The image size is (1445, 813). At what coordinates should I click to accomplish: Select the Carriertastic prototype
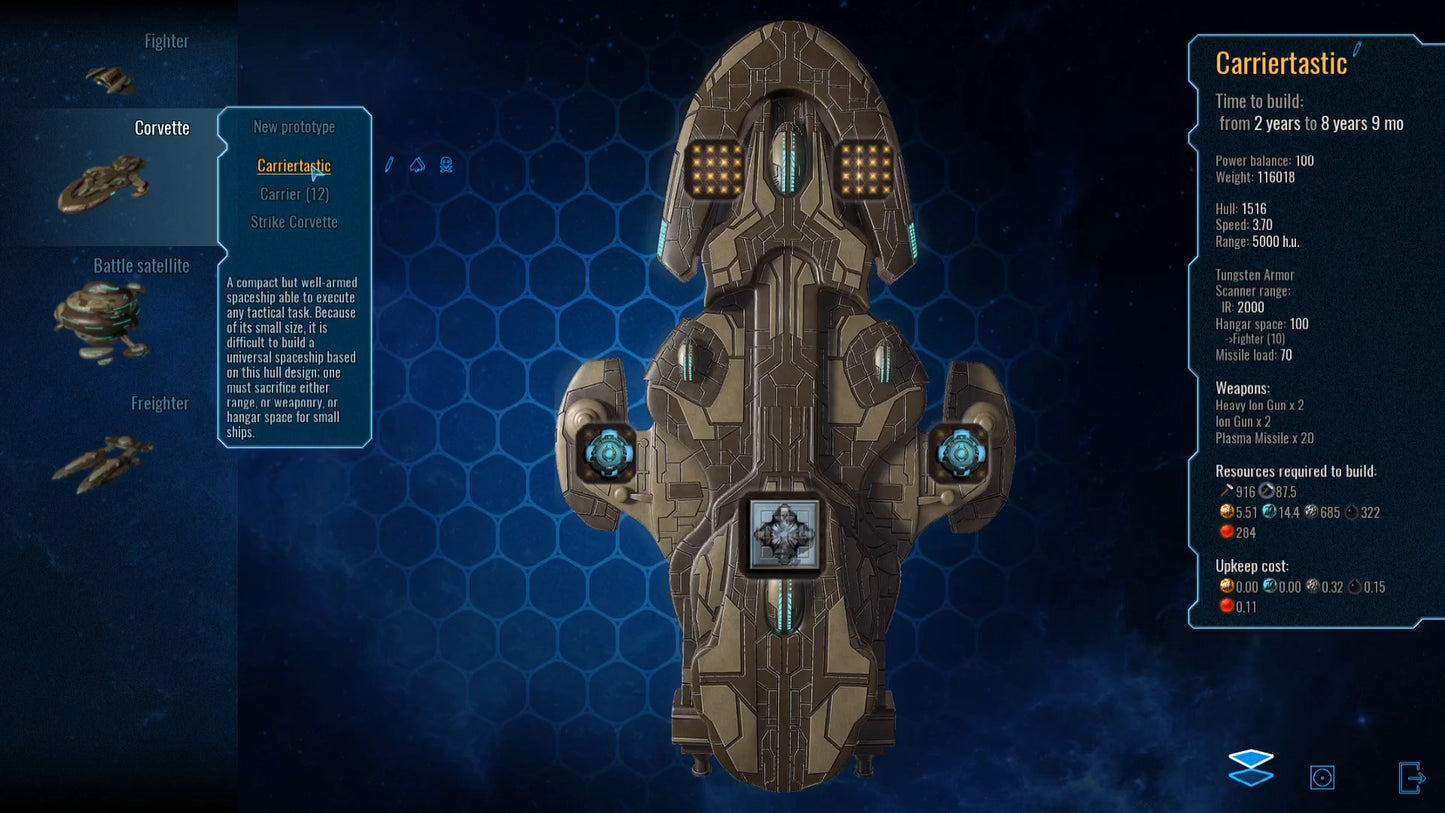[293, 166]
